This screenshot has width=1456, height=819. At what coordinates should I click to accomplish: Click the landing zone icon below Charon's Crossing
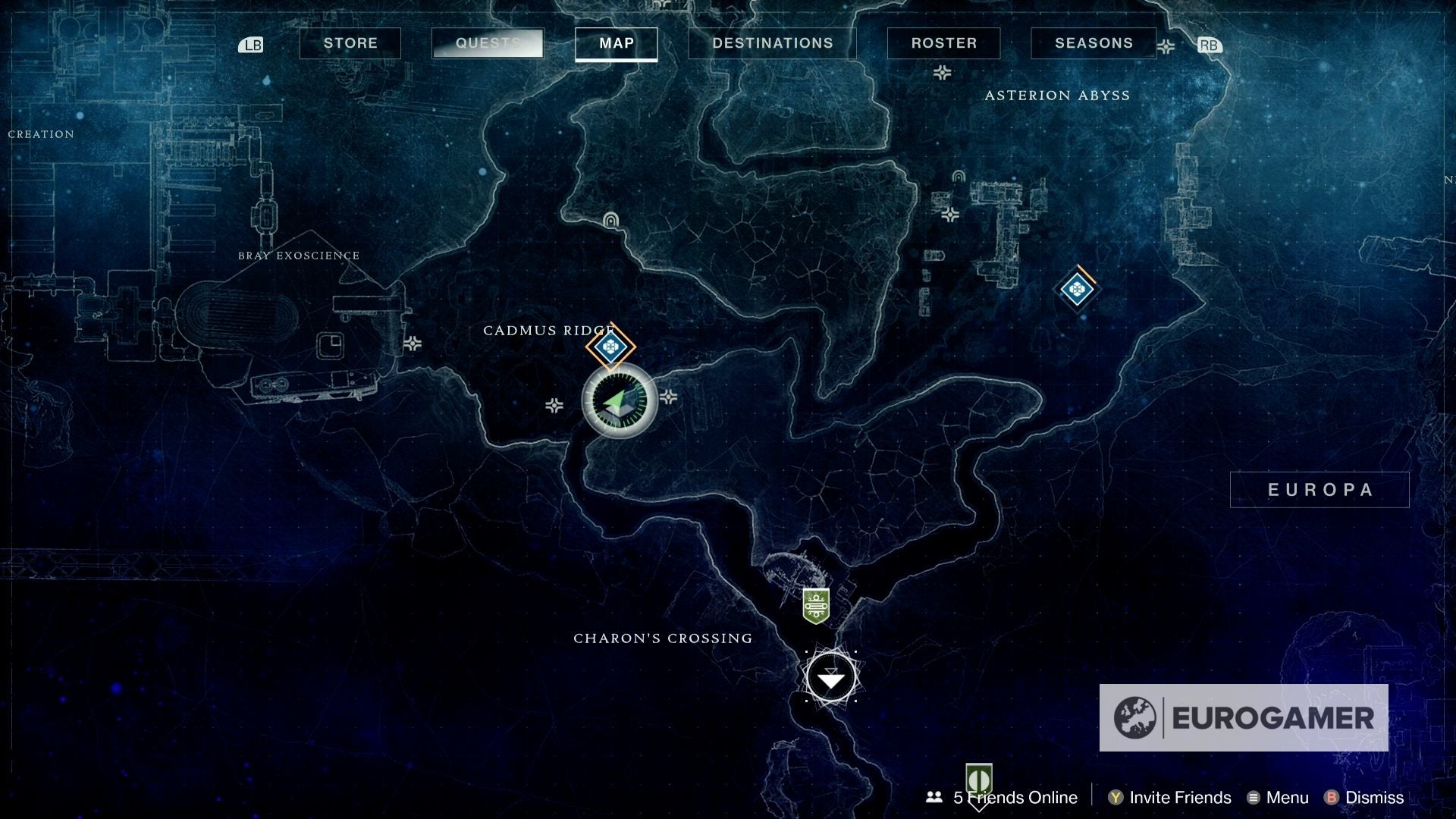832,677
